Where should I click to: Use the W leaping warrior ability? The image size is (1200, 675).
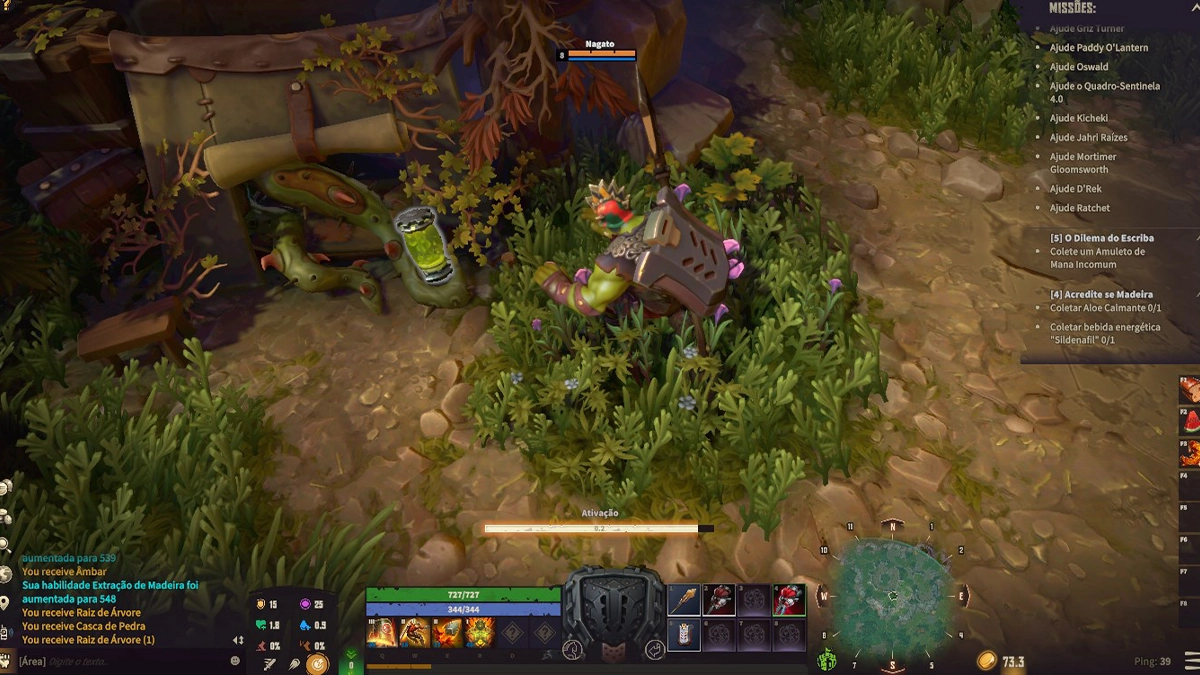point(414,631)
